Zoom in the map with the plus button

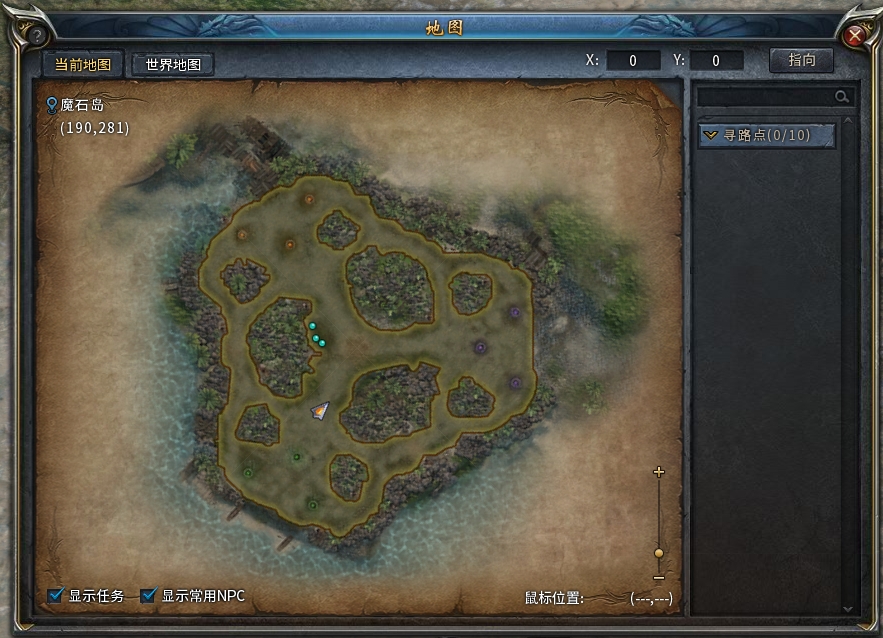[658, 471]
